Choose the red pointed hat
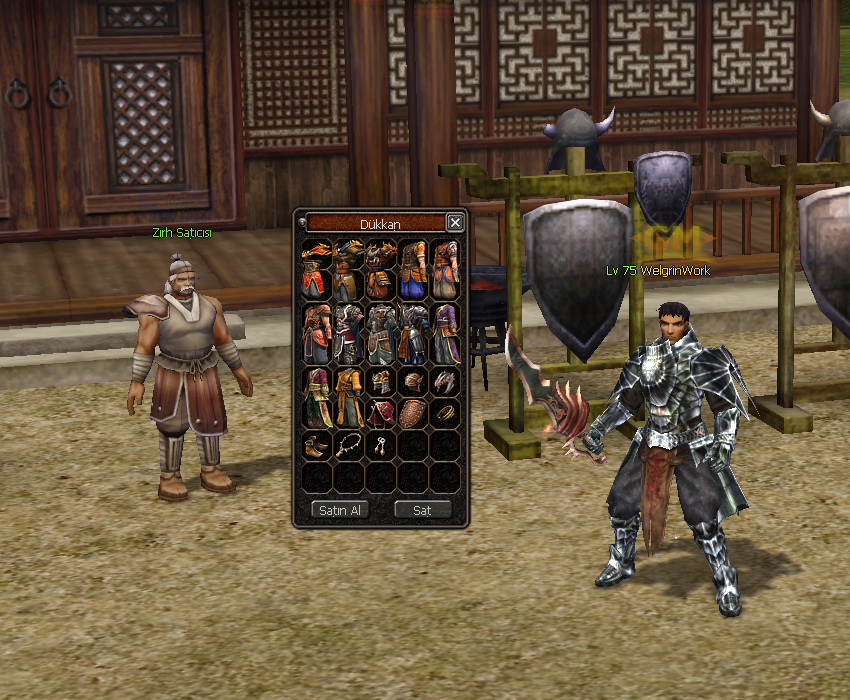850x700 pixels. click(380, 412)
